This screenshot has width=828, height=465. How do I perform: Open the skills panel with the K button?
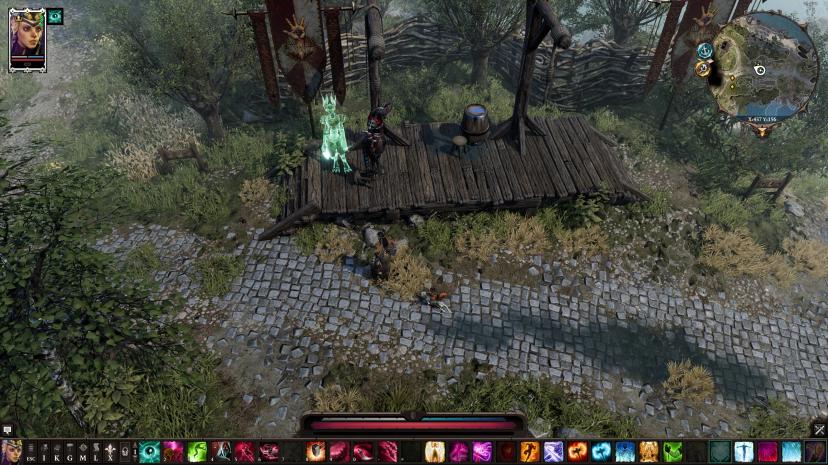click(x=57, y=452)
